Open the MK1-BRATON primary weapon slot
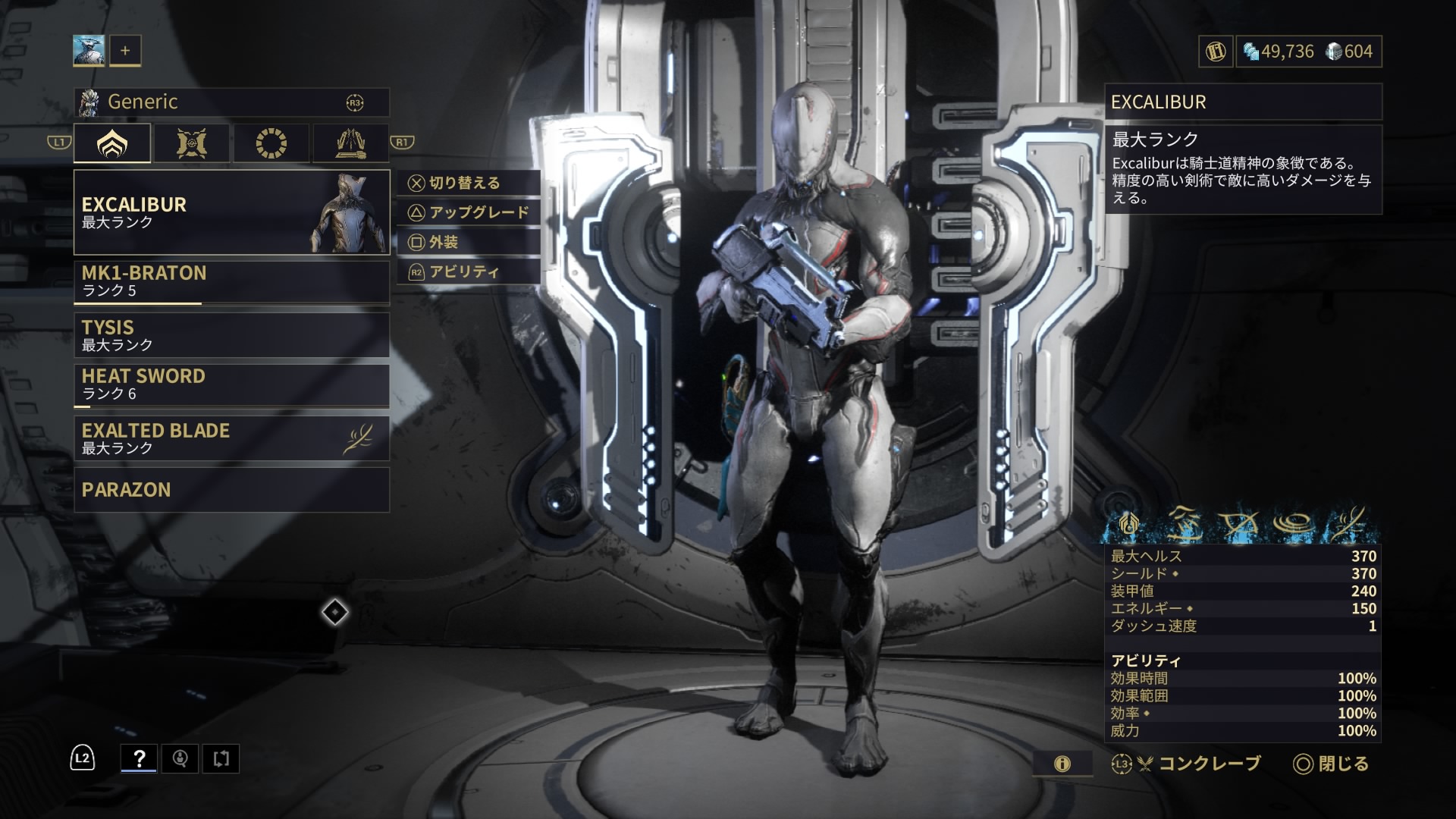The width and height of the screenshot is (1456, 819). point(231,281)
